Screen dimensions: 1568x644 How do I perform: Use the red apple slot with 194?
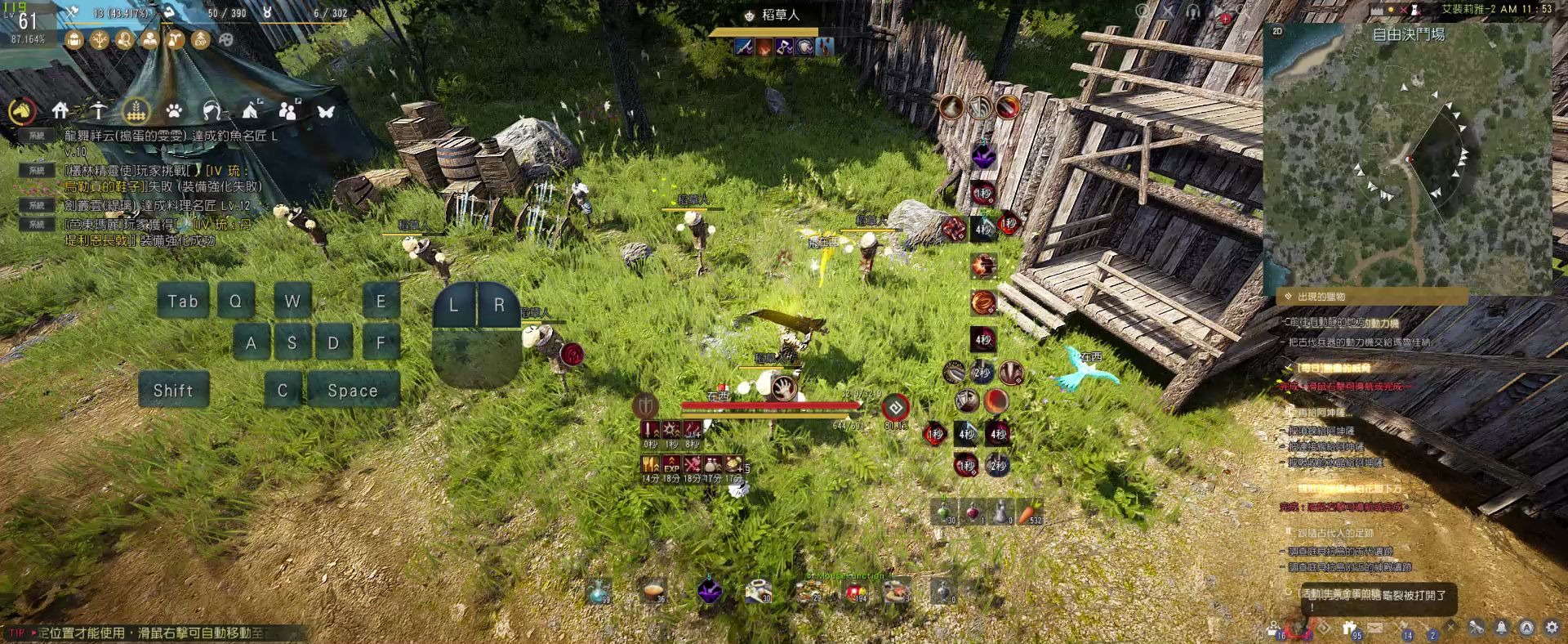[856, 591]
